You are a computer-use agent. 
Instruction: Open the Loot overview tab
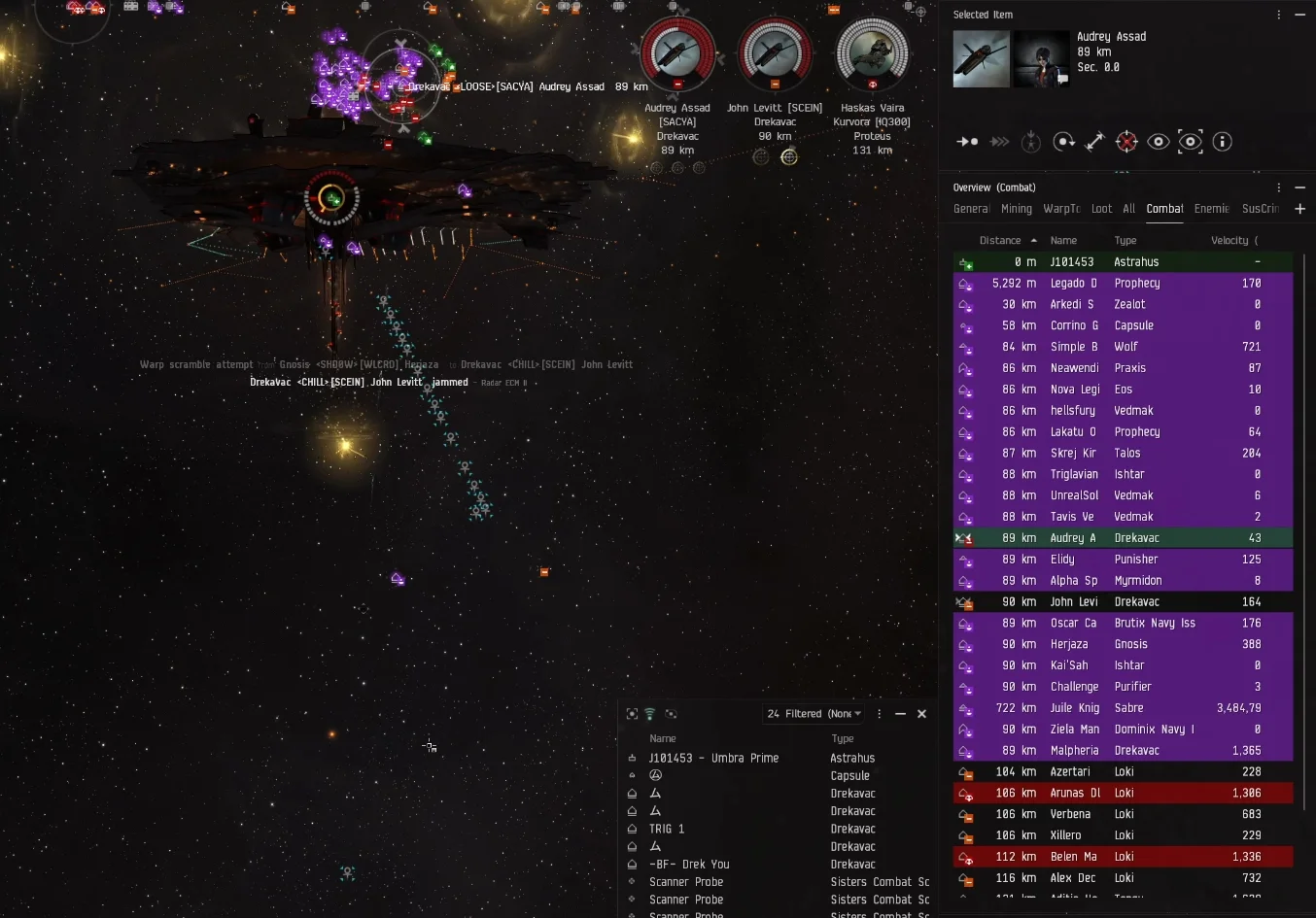1101,209
